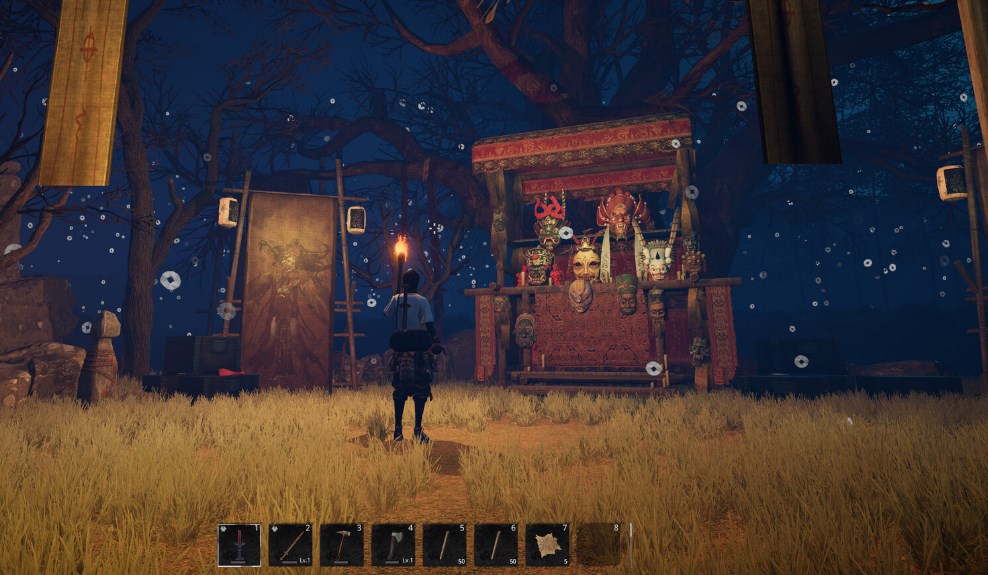The width and height of the screenshot is (988, 575).
Task: Select the torch in hotbar slot 1
Action: pos(239,545)
